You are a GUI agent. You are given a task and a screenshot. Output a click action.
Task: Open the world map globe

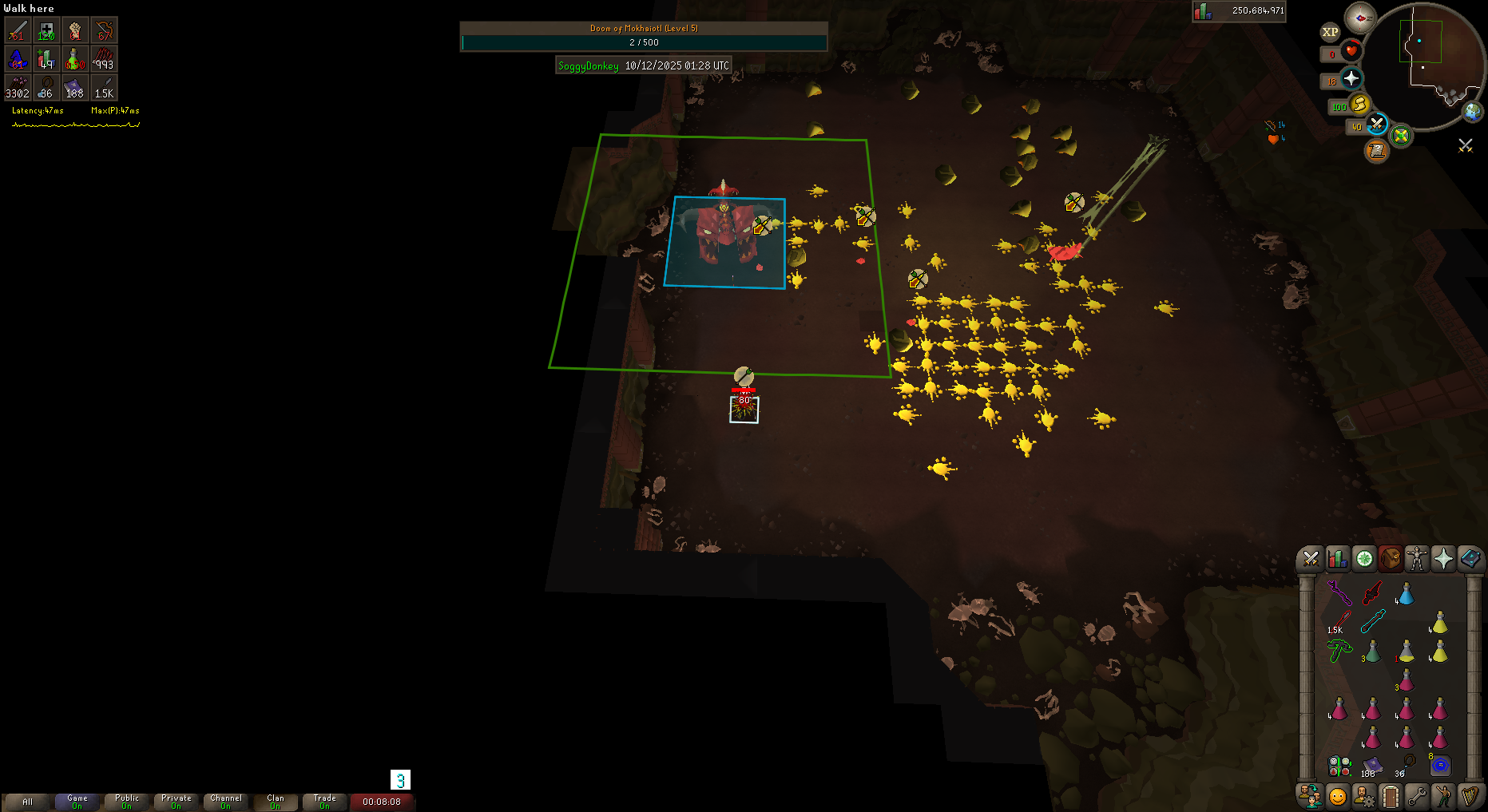(1472, 112)
